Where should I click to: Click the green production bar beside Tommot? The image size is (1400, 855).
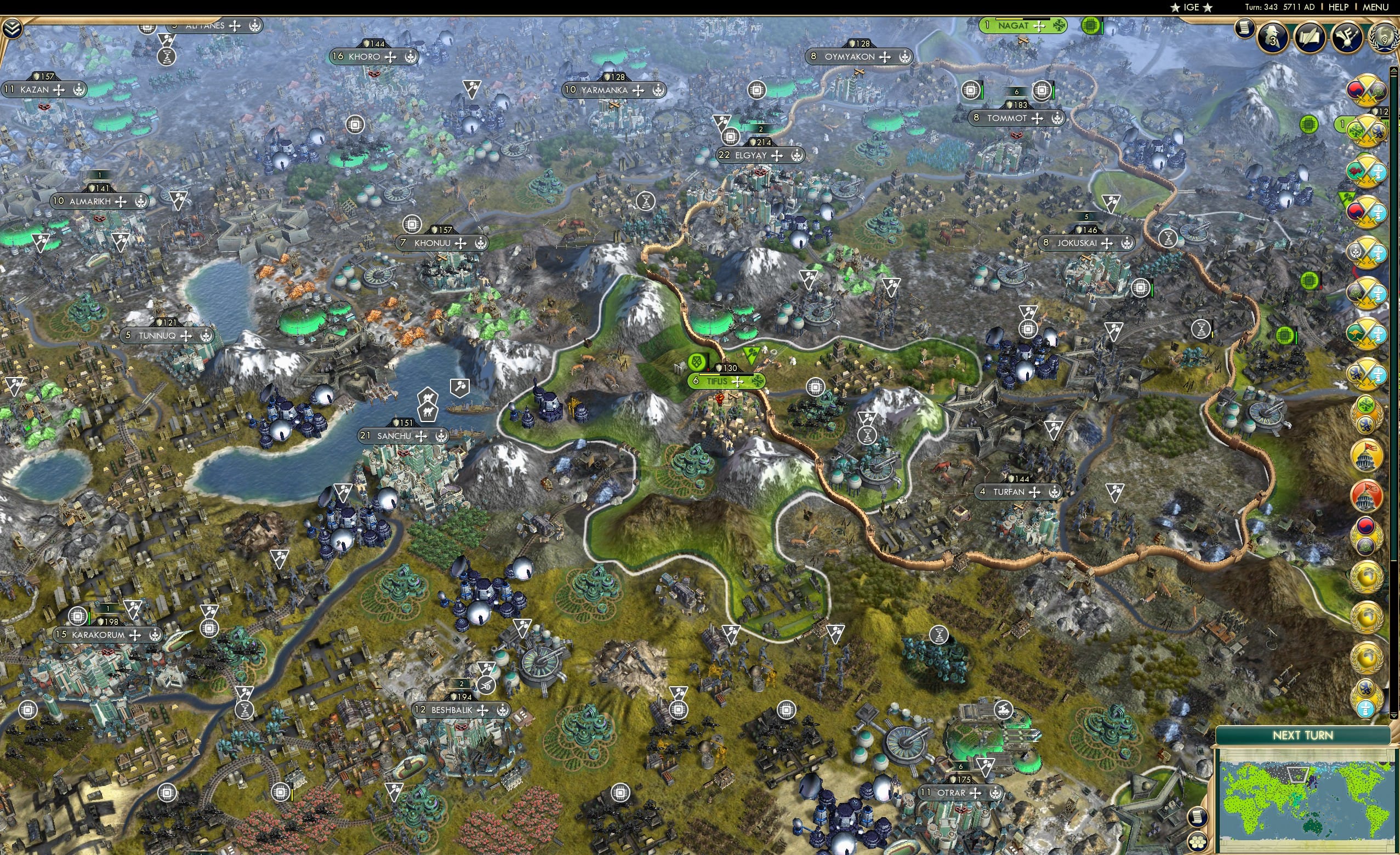click(1055, 92)
